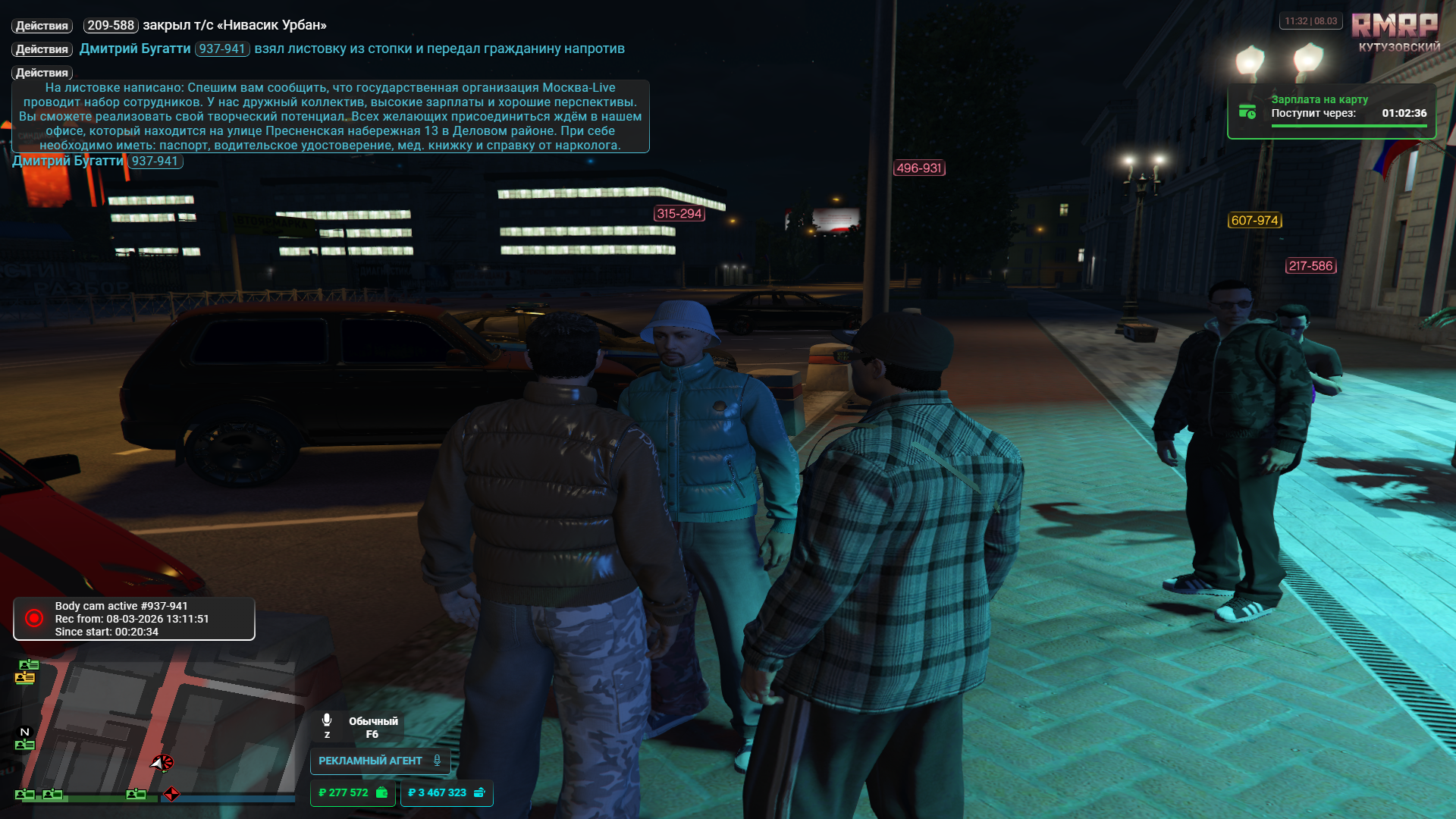This screenshot has height=819, width=1456.
Task: Open the minimap in the corner
Action: coord(155,724)
